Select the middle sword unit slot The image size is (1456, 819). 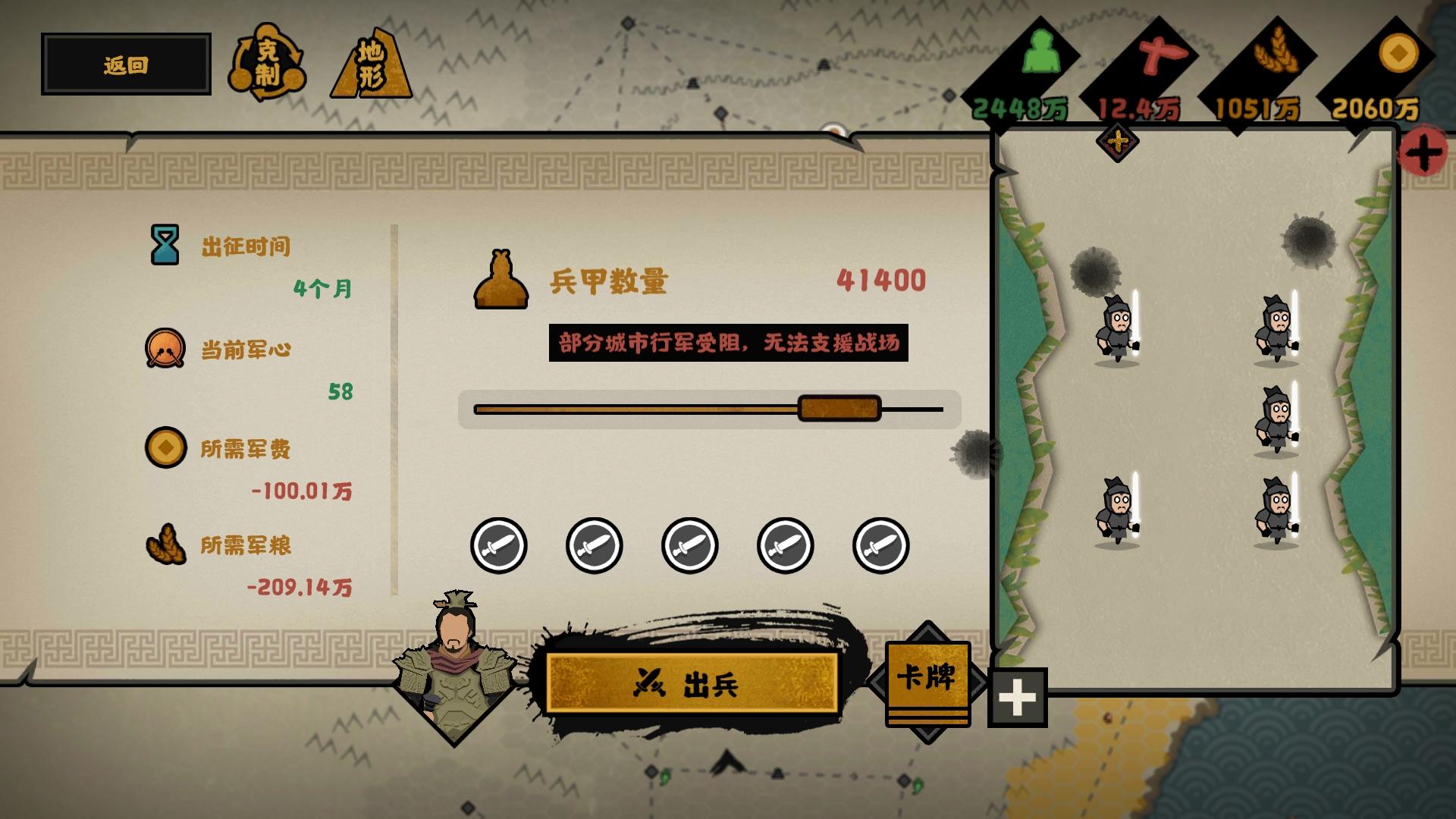pos(689,544)
